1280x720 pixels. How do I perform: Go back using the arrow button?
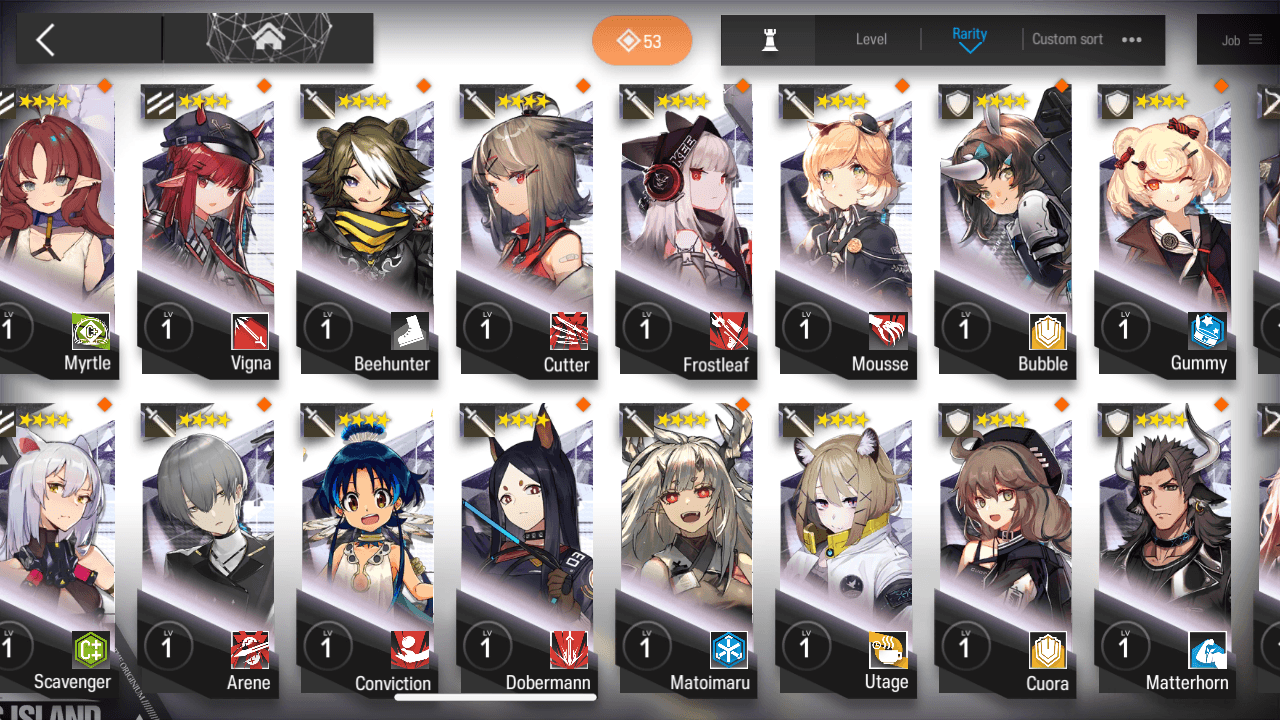45,40
